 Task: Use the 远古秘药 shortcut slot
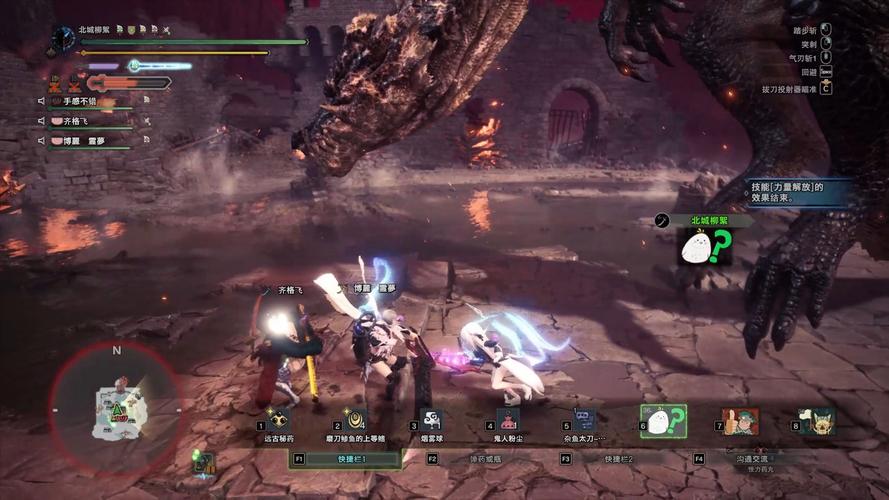(277, 420)
